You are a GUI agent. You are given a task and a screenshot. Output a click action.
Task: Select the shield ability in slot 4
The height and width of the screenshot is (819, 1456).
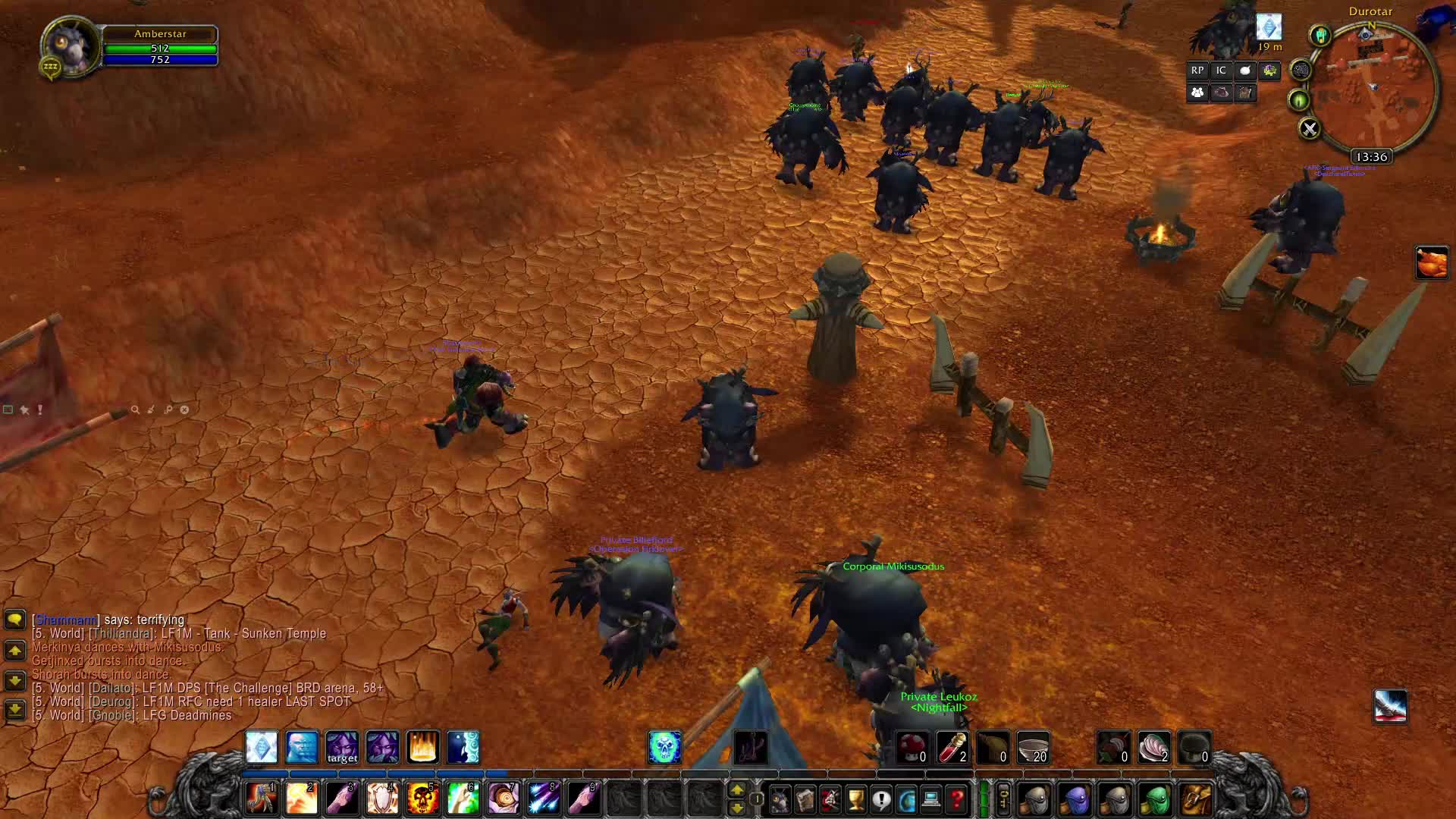coord(382,798)
